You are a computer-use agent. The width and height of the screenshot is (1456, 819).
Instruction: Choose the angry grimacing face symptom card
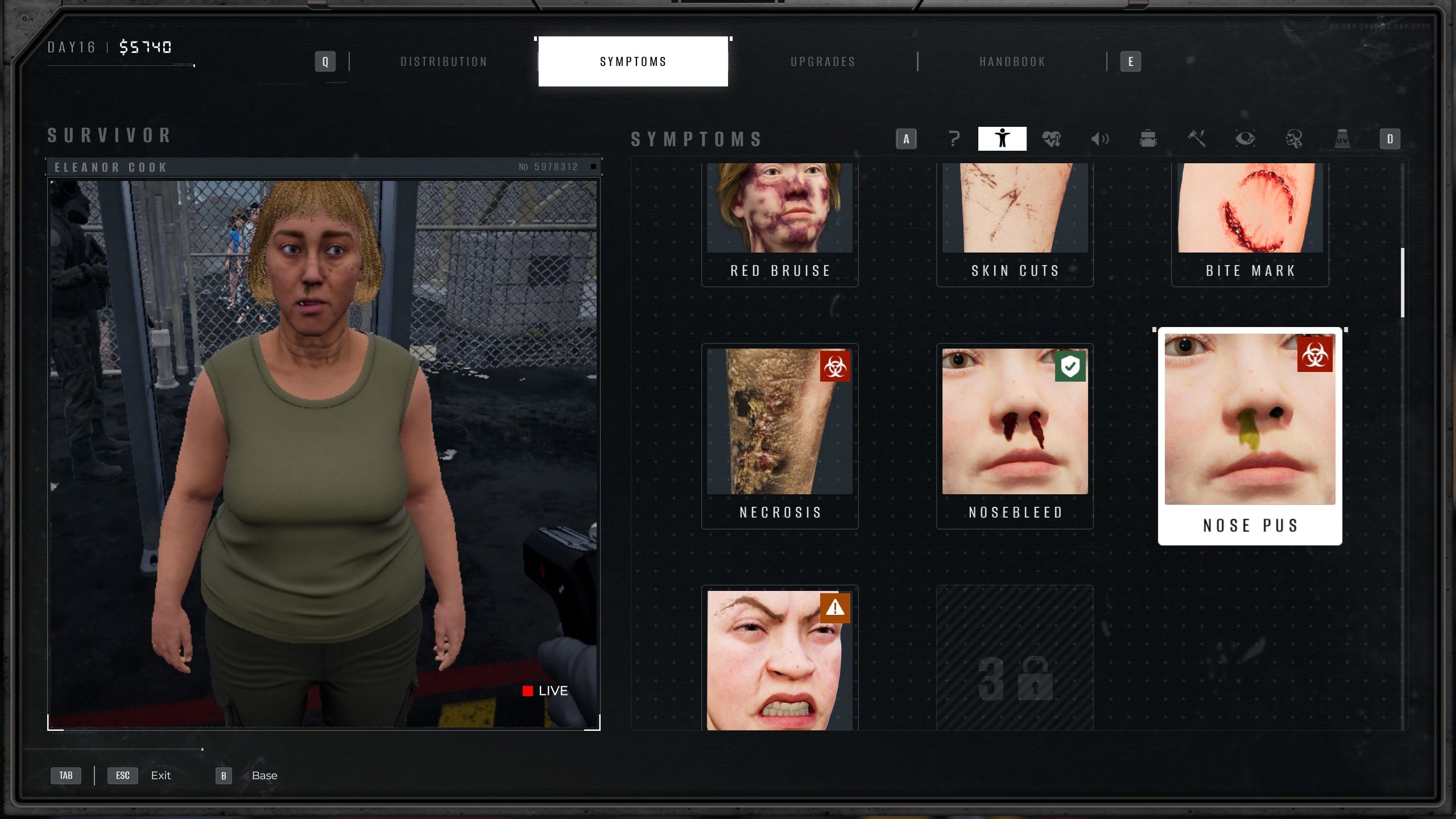(780, 660)
